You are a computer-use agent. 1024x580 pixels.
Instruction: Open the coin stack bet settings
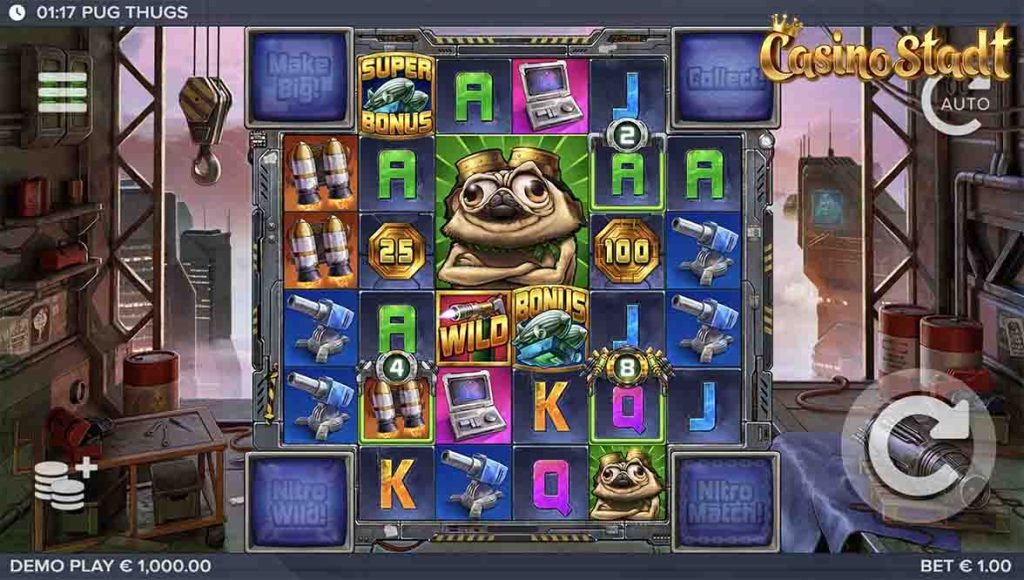[64, 484]
